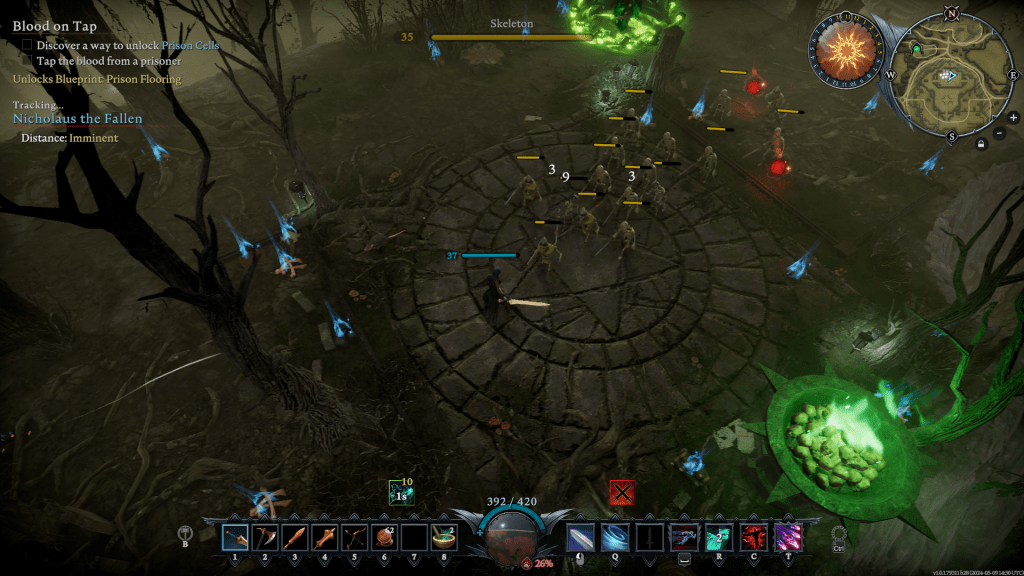The height and width of the screenshot is (576, 1024).
Task: Zoom out the minimap with minus button
Action: 1001,133
